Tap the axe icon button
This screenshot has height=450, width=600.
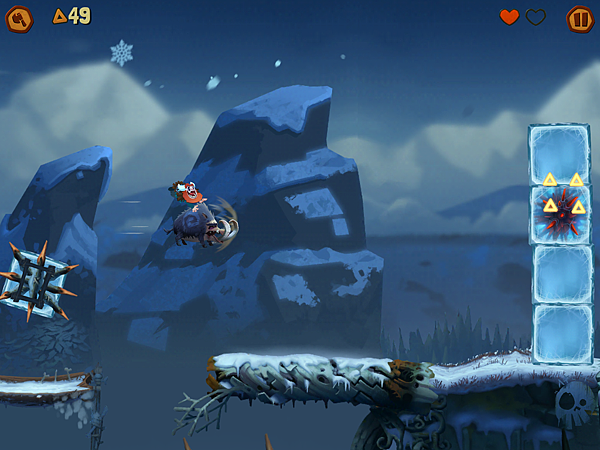[20, 18]
